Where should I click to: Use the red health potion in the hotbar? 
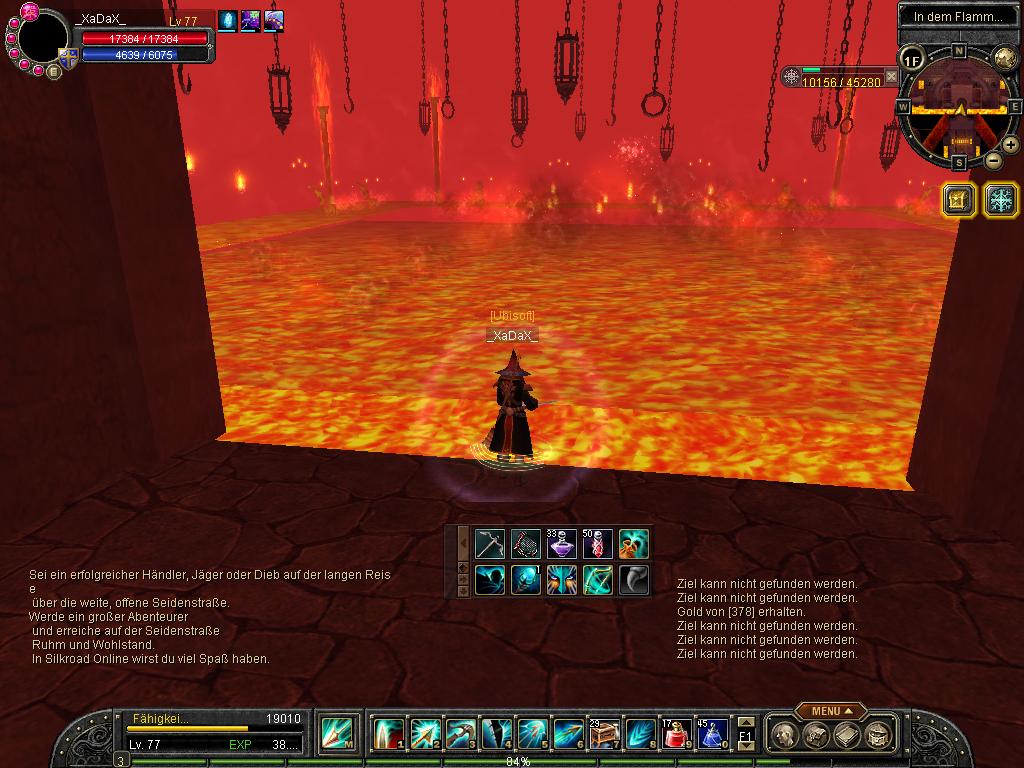tap(677, 734)
